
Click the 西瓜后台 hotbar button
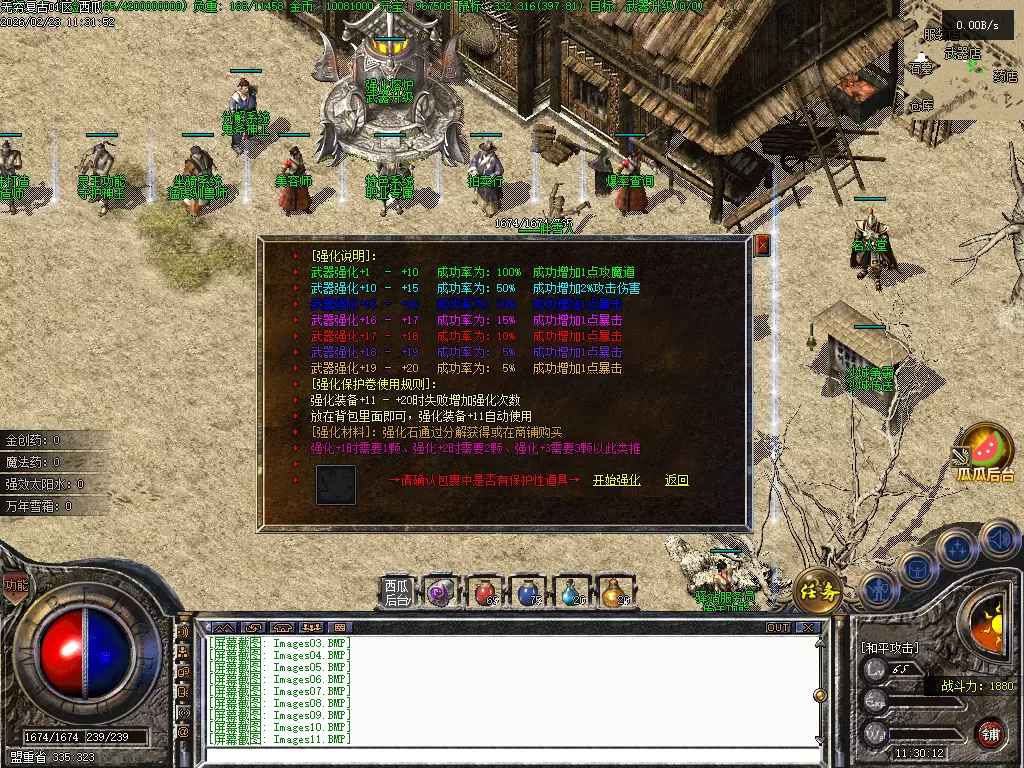(x=397, y=592)
